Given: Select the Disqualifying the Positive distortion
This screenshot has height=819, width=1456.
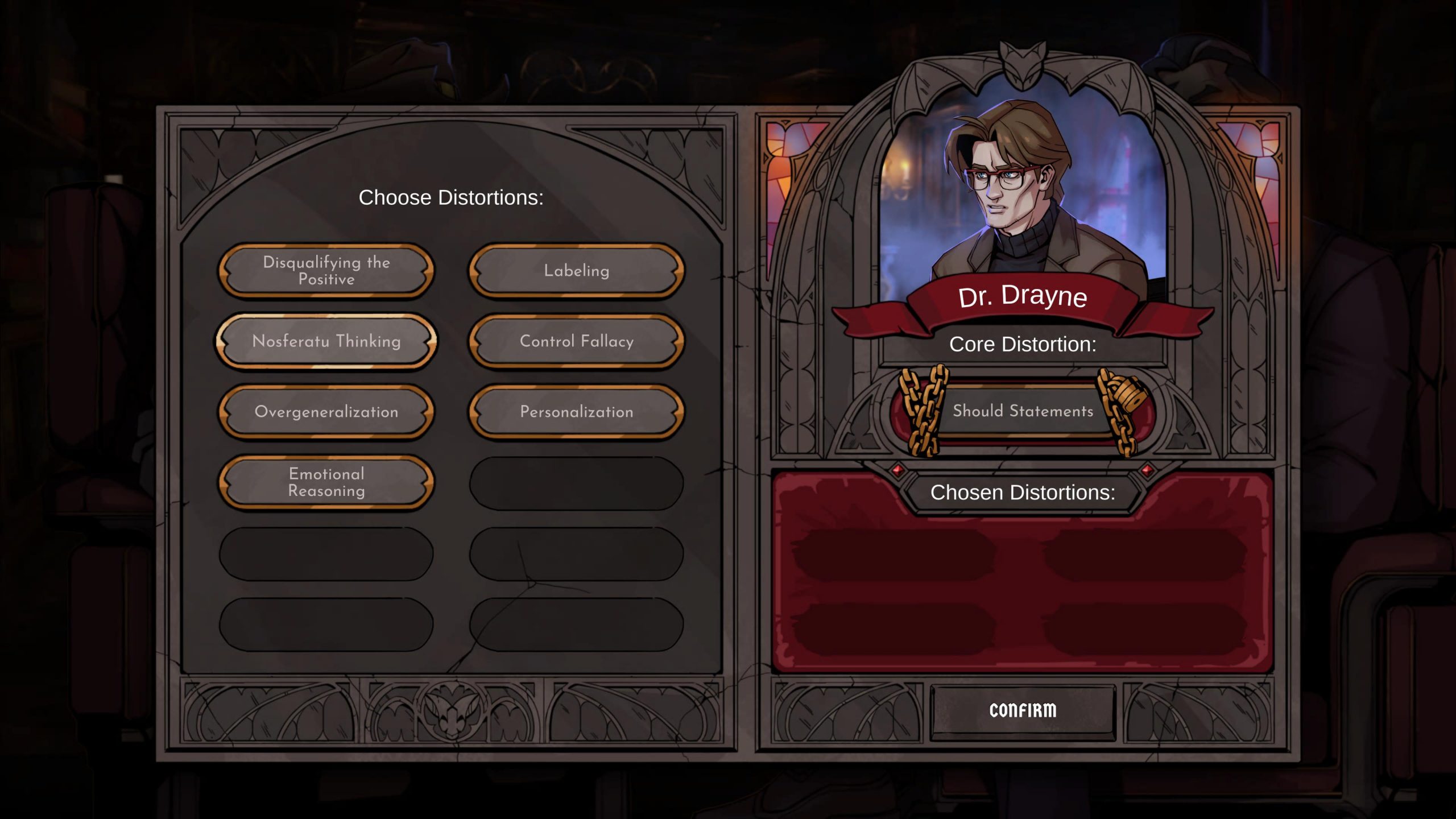Looking at the screenshot, I should [326, 271].
